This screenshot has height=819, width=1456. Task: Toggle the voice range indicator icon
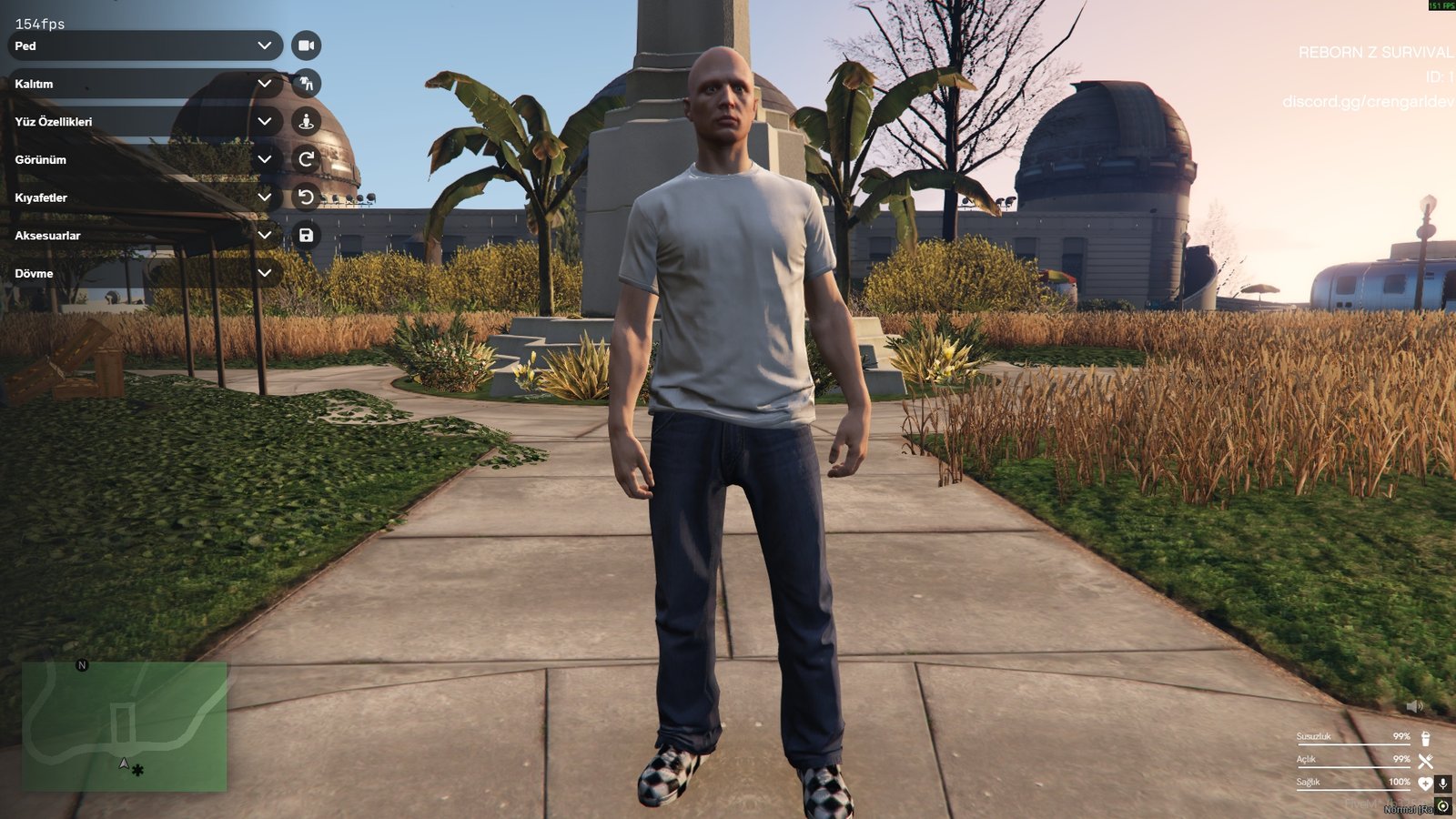(1441, 804)
